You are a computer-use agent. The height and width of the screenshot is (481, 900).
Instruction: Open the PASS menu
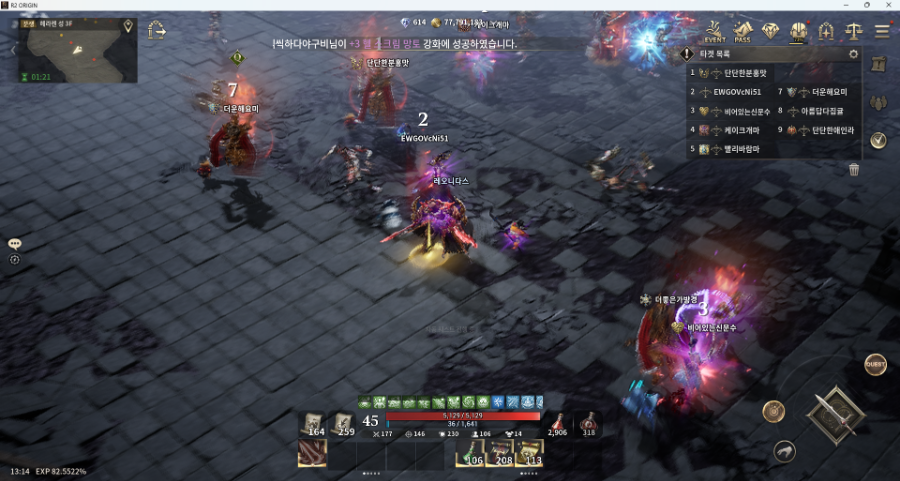coord(742,31)
